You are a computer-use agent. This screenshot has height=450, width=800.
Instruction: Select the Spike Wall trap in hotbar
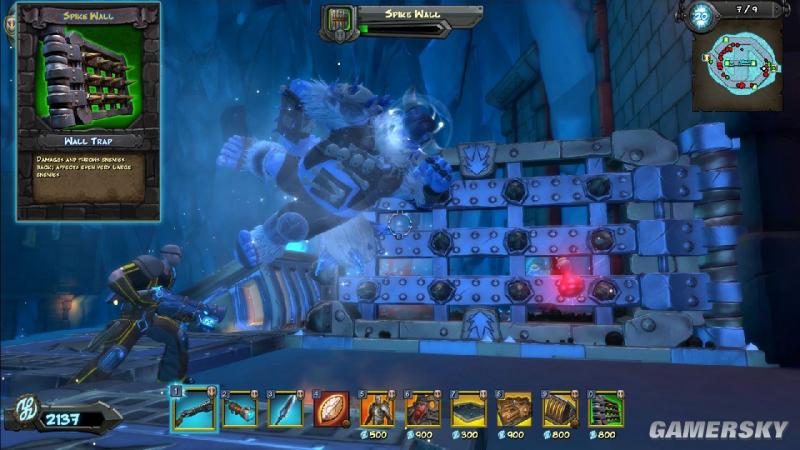point(605,409)
